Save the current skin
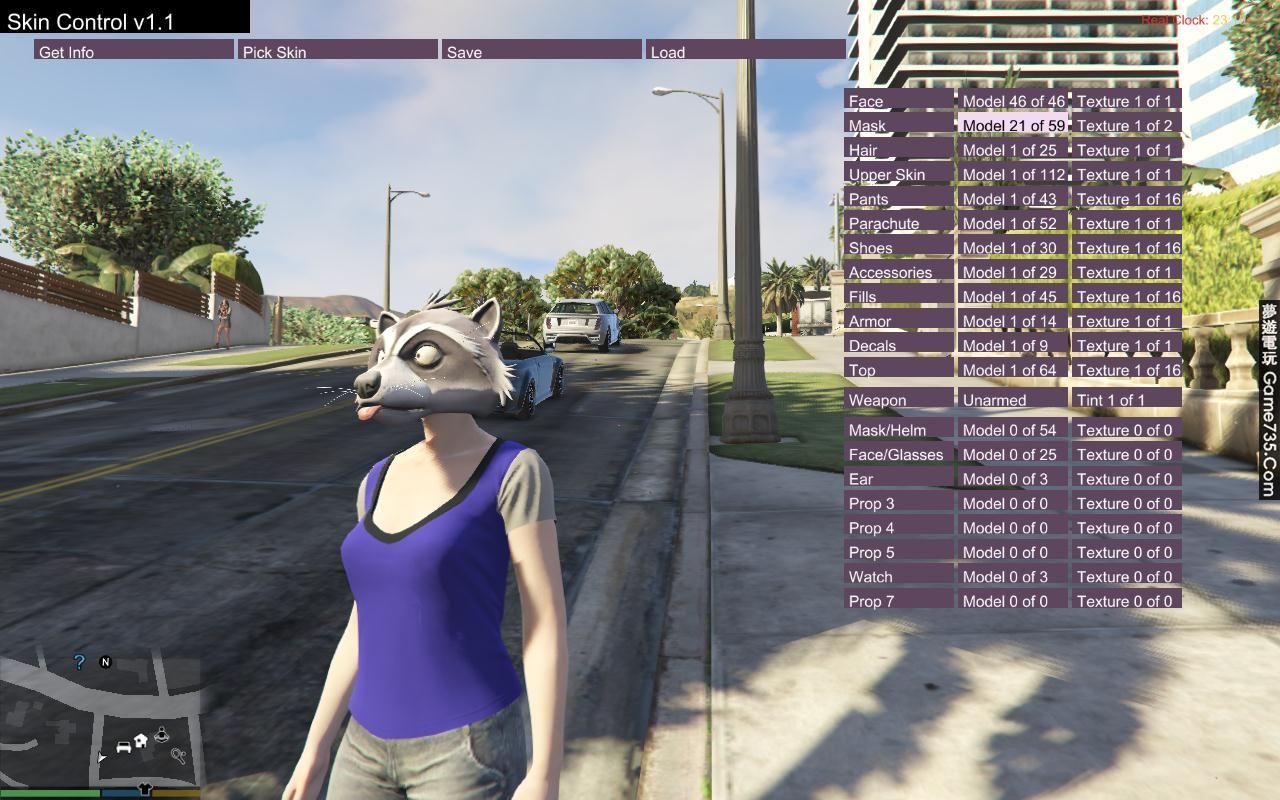 [x=541, y=50]
